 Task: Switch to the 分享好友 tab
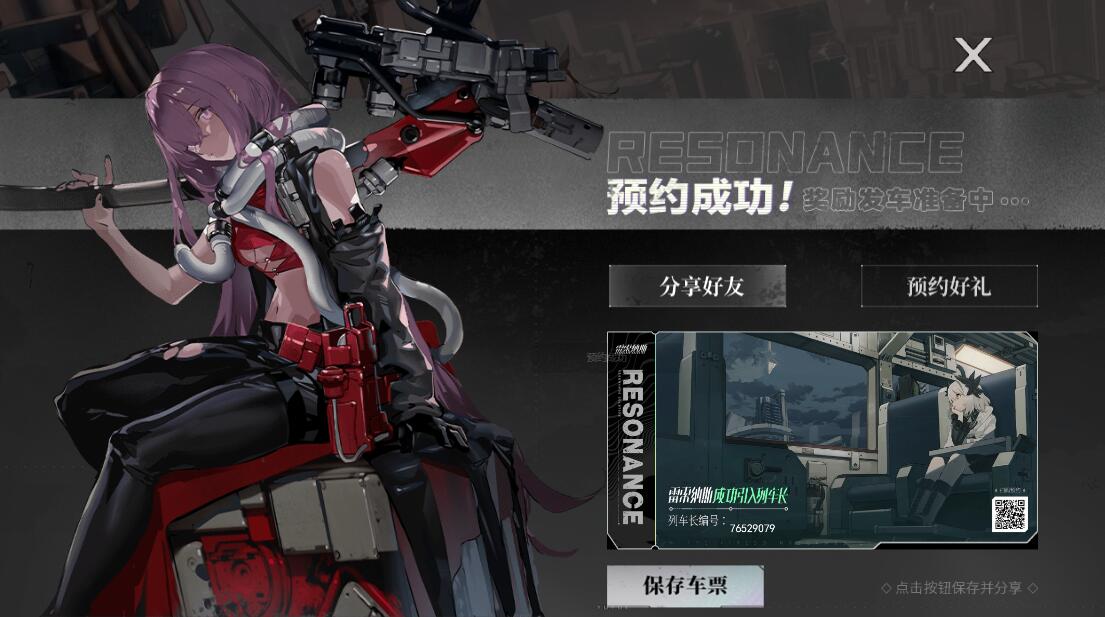click(x=697, y=286)
